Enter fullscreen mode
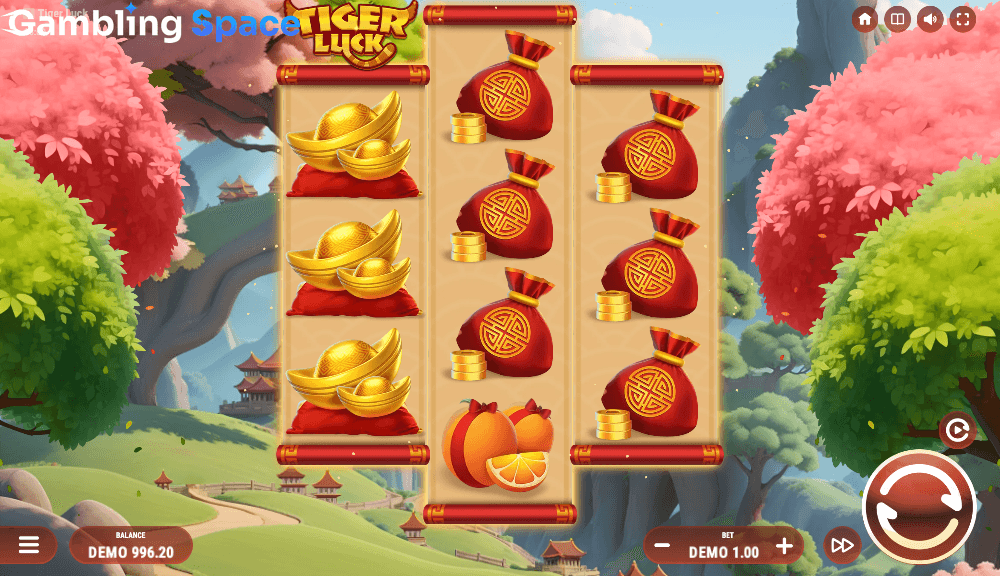 pos(962,20)
